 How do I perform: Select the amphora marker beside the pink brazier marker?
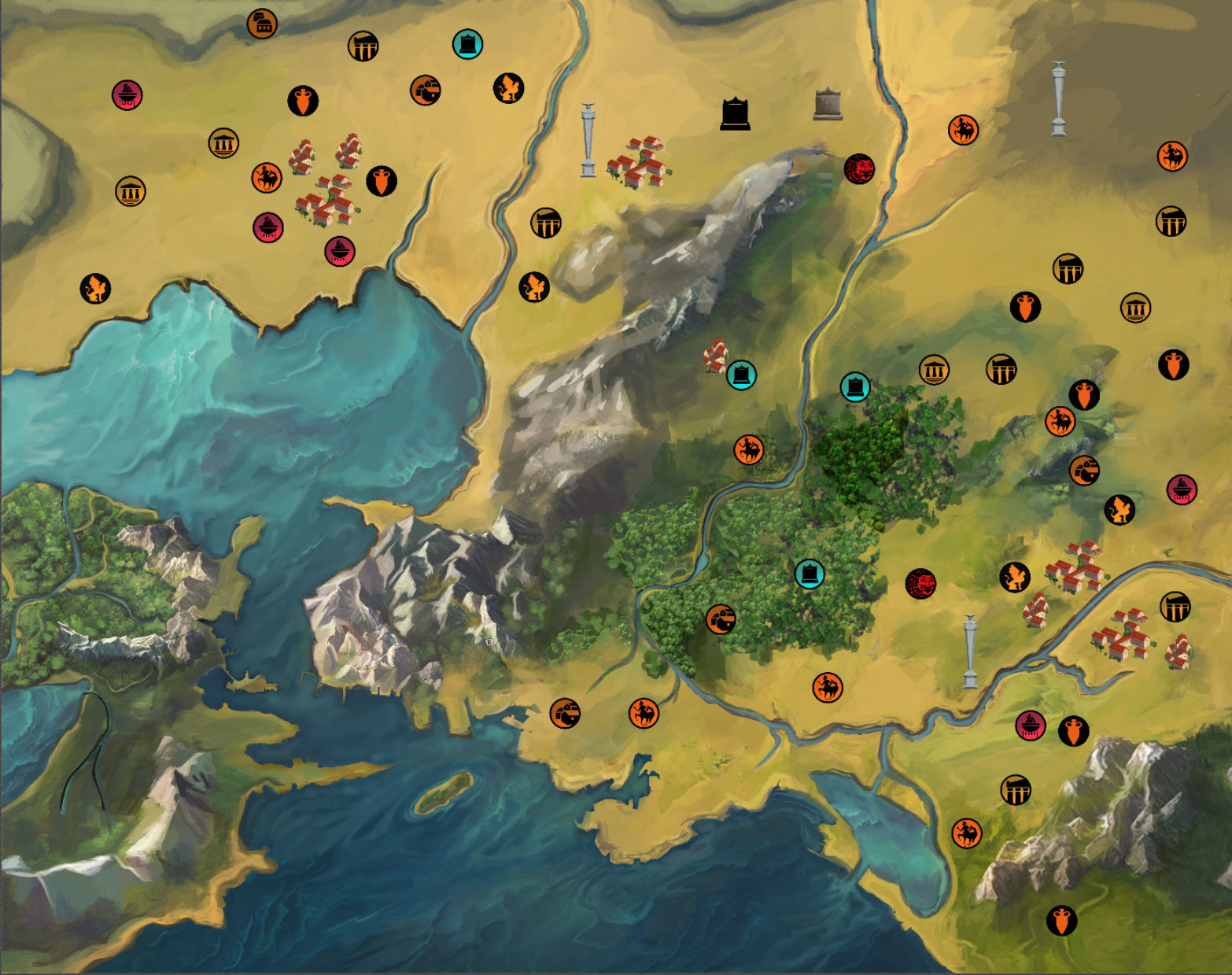[x=1073, y=731]
